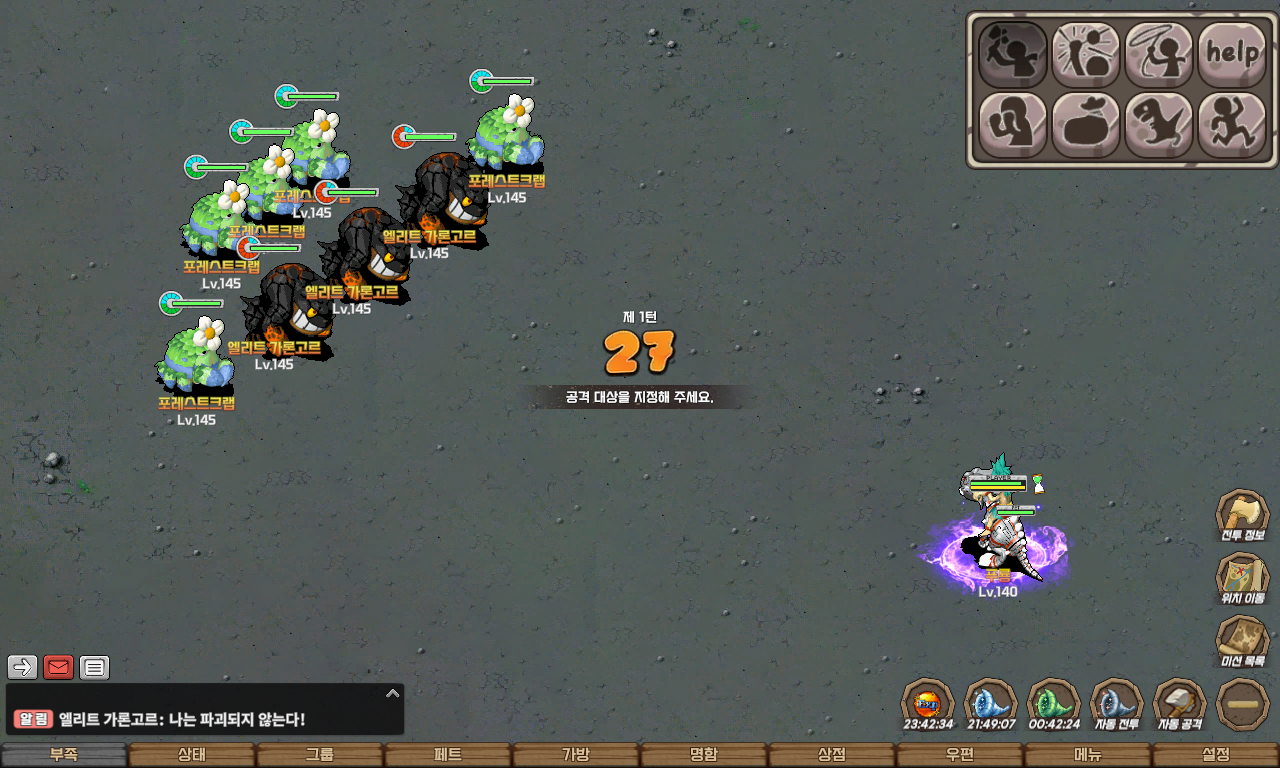Open the red mail envelope button
The height and width of the screenshot is (768, 1280).
[x=59, y=667]
